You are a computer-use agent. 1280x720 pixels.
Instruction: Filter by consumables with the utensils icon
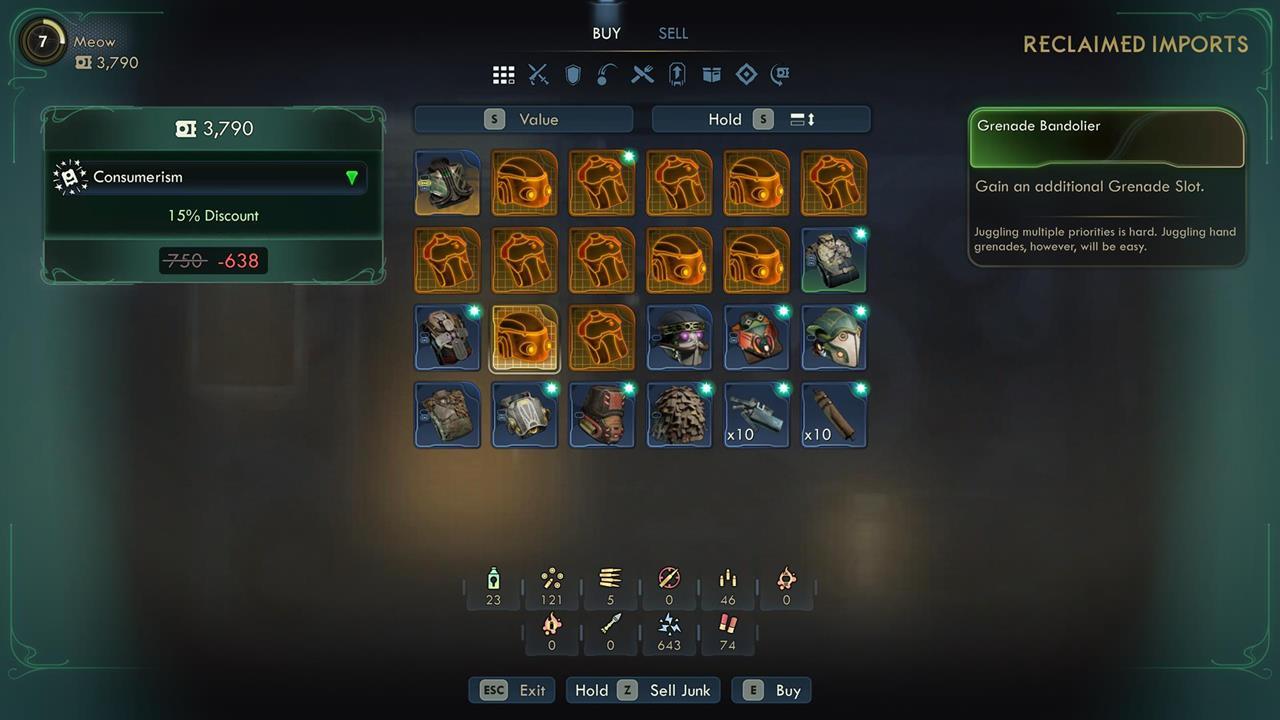pos(642,74)
